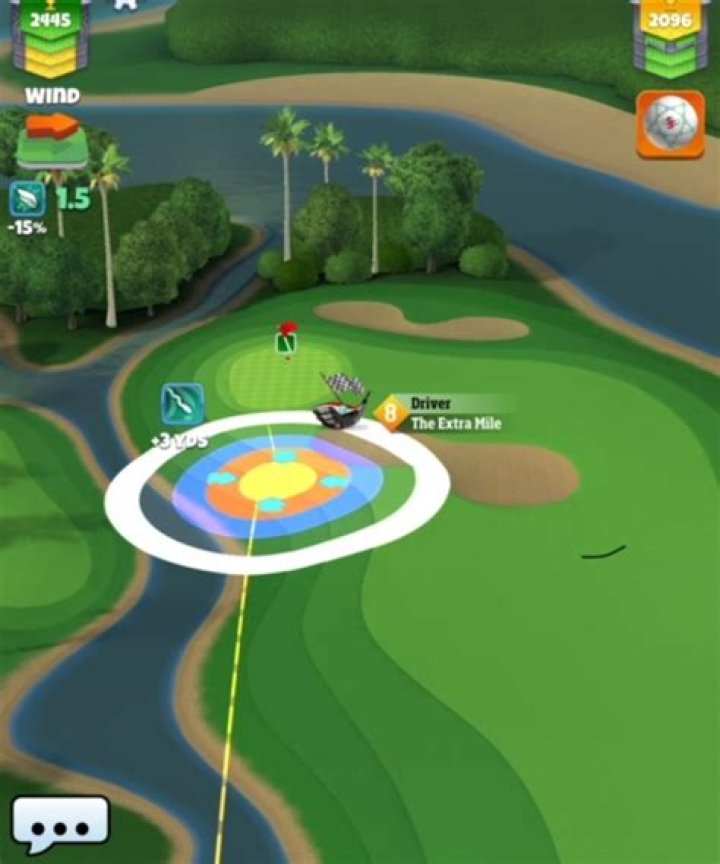Tap the ball guide icon above target
The height and width of the screenshot is (864, 720).
182,403
